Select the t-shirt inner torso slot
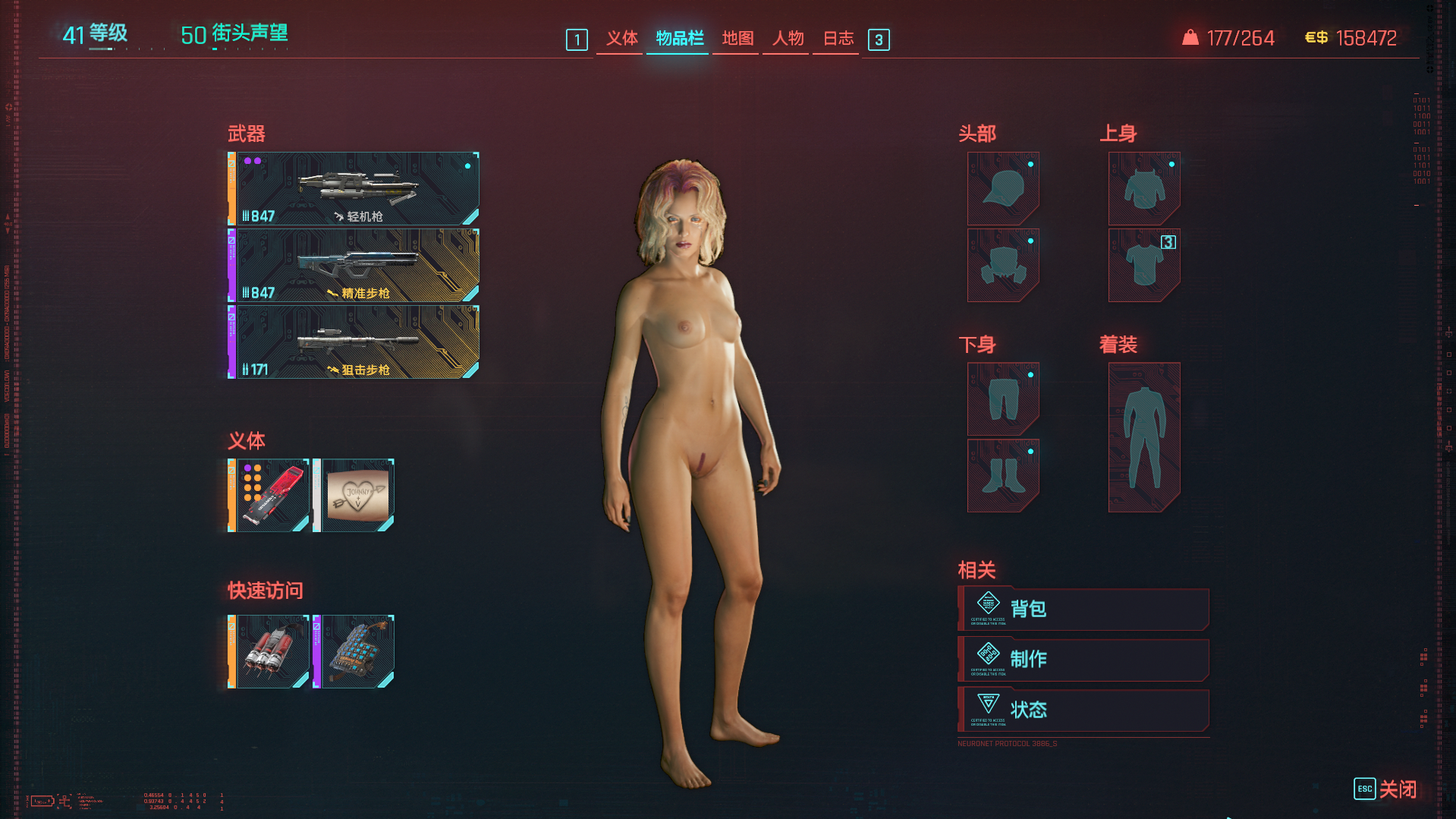The width and height of the screenshot is (1456, 819). (1144, 266)
